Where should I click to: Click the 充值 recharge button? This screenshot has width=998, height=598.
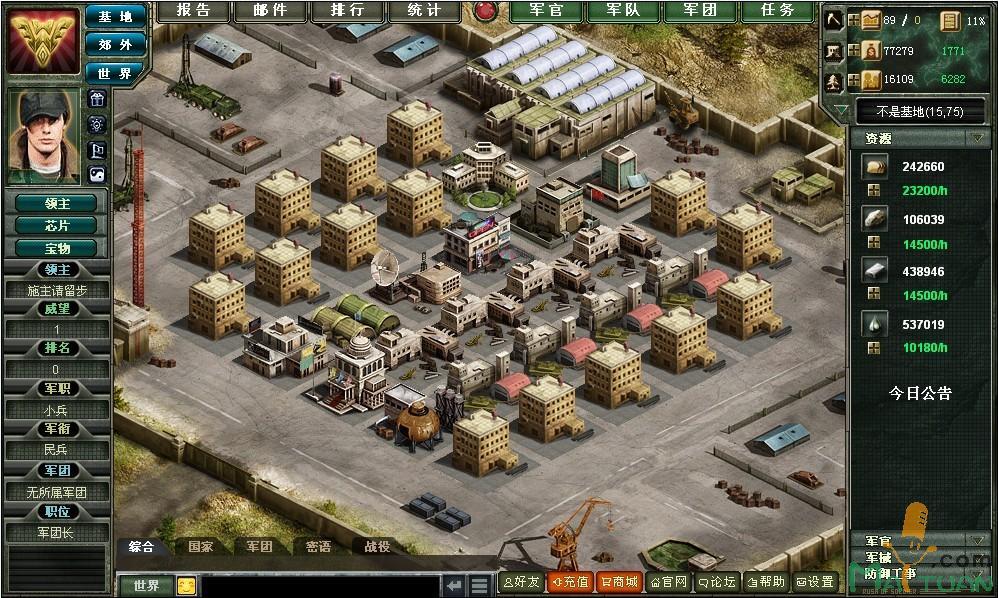point(570,582)
